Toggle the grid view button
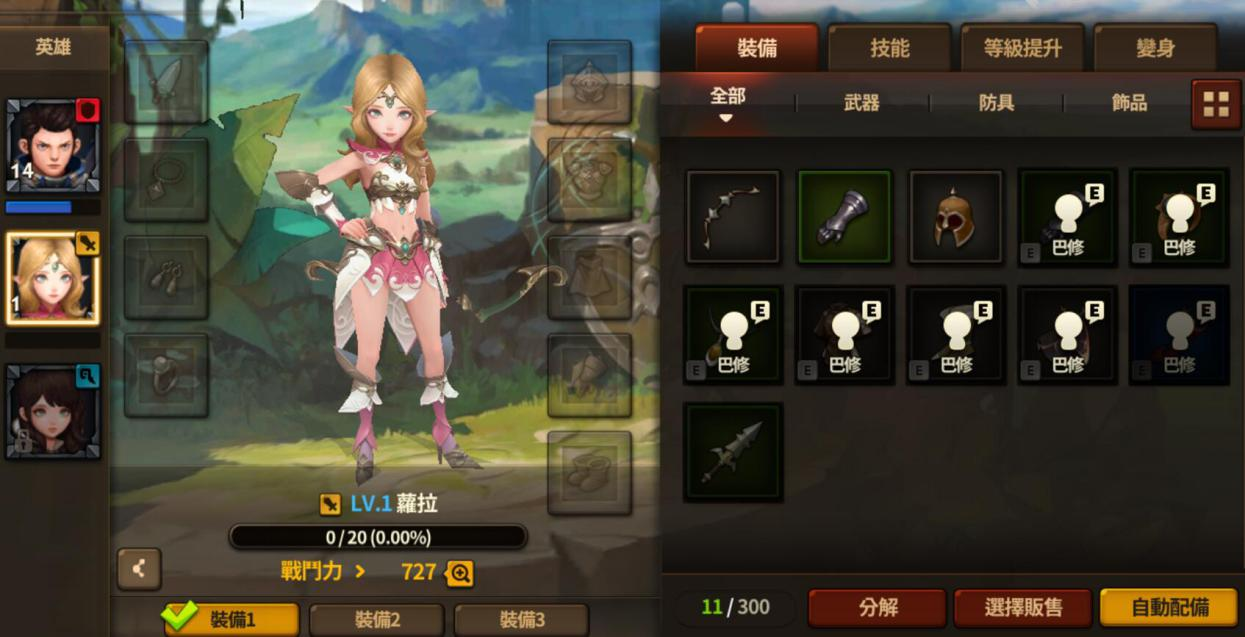Image resolution: width=1245 pixels, height=637 pixels. click(1216, 104)
